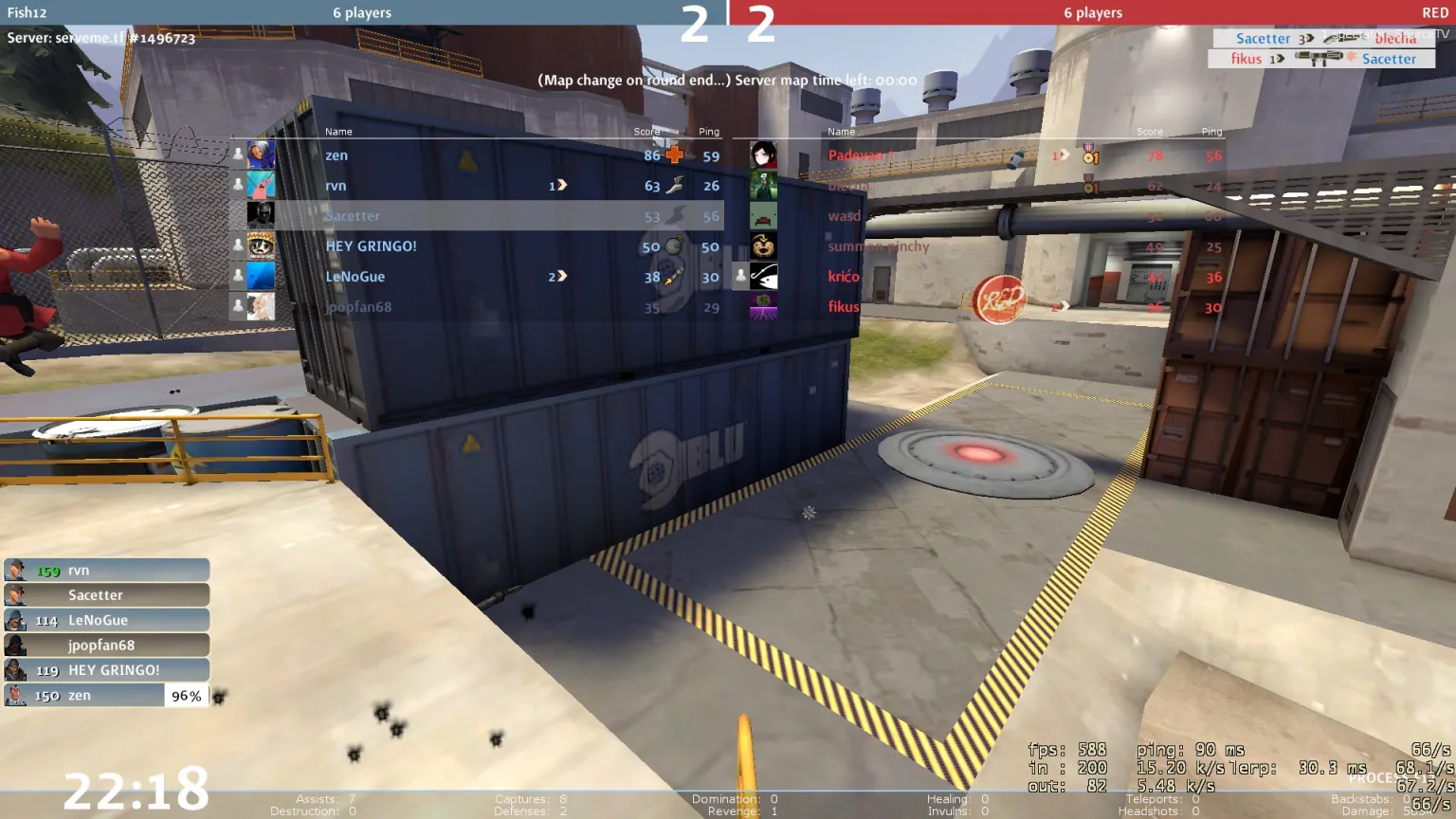Click Sacetter's highlighted scoreboard row
Viewport: 1456px width, 819px height.
coord(474,216)
